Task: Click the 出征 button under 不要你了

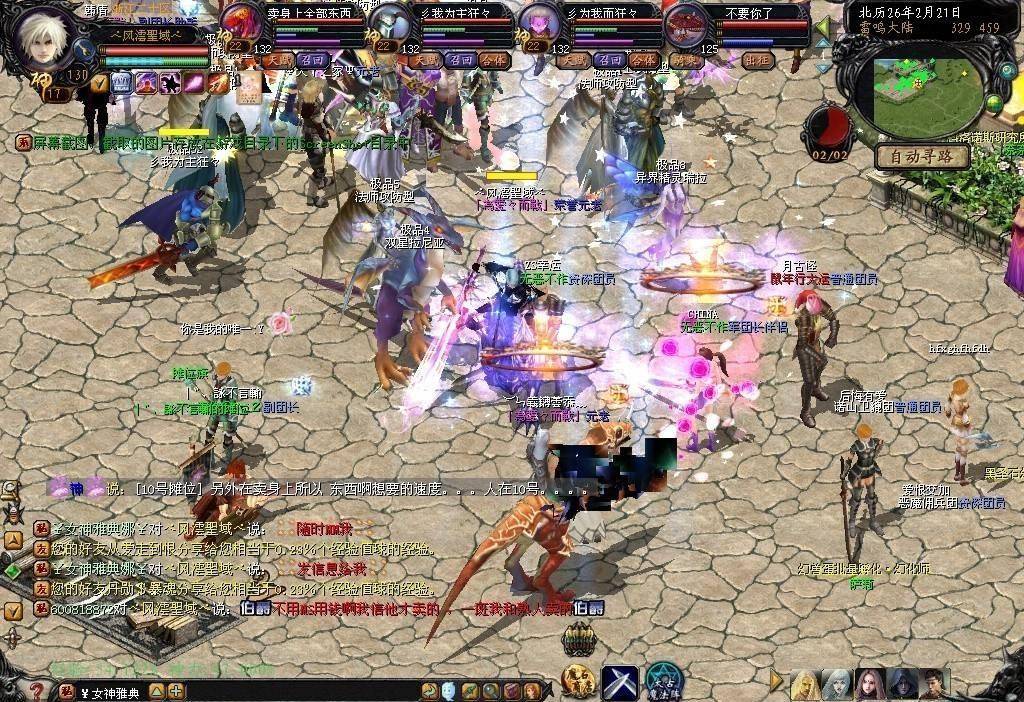Action: [759, 60]
